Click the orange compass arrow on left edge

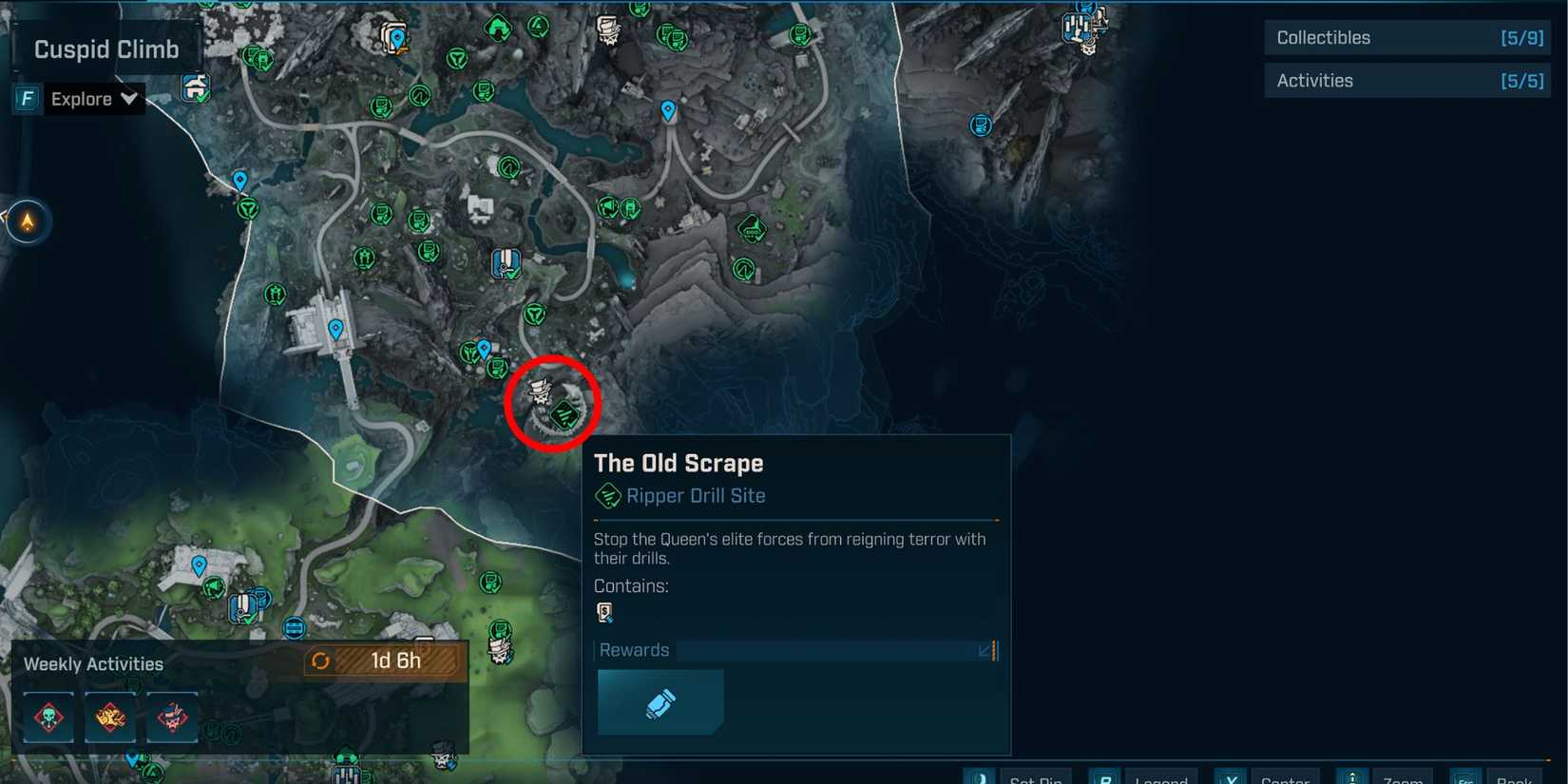tap(28, 220)
